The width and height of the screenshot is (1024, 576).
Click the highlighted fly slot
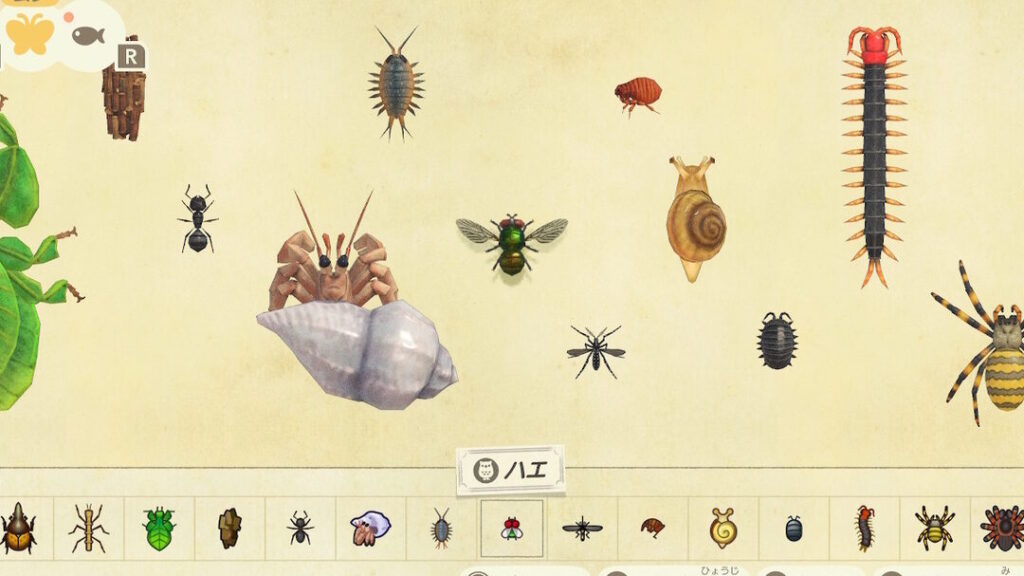click(512, 528)
